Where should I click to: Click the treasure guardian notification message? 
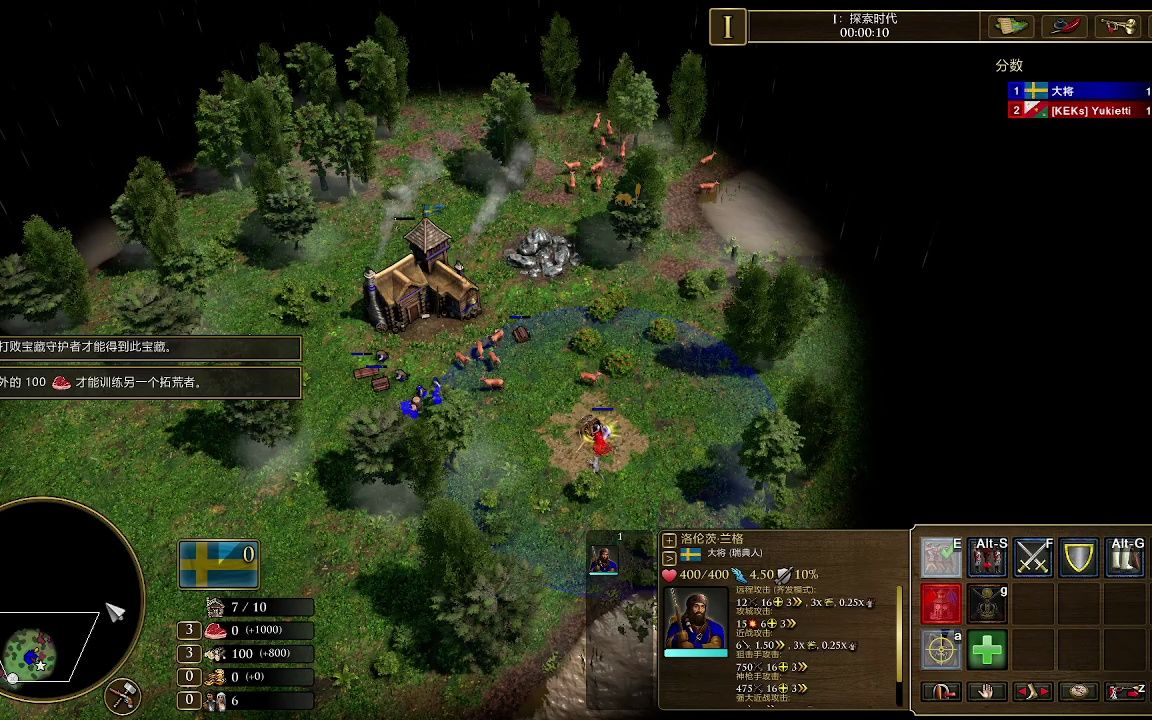tap(150, 347)
